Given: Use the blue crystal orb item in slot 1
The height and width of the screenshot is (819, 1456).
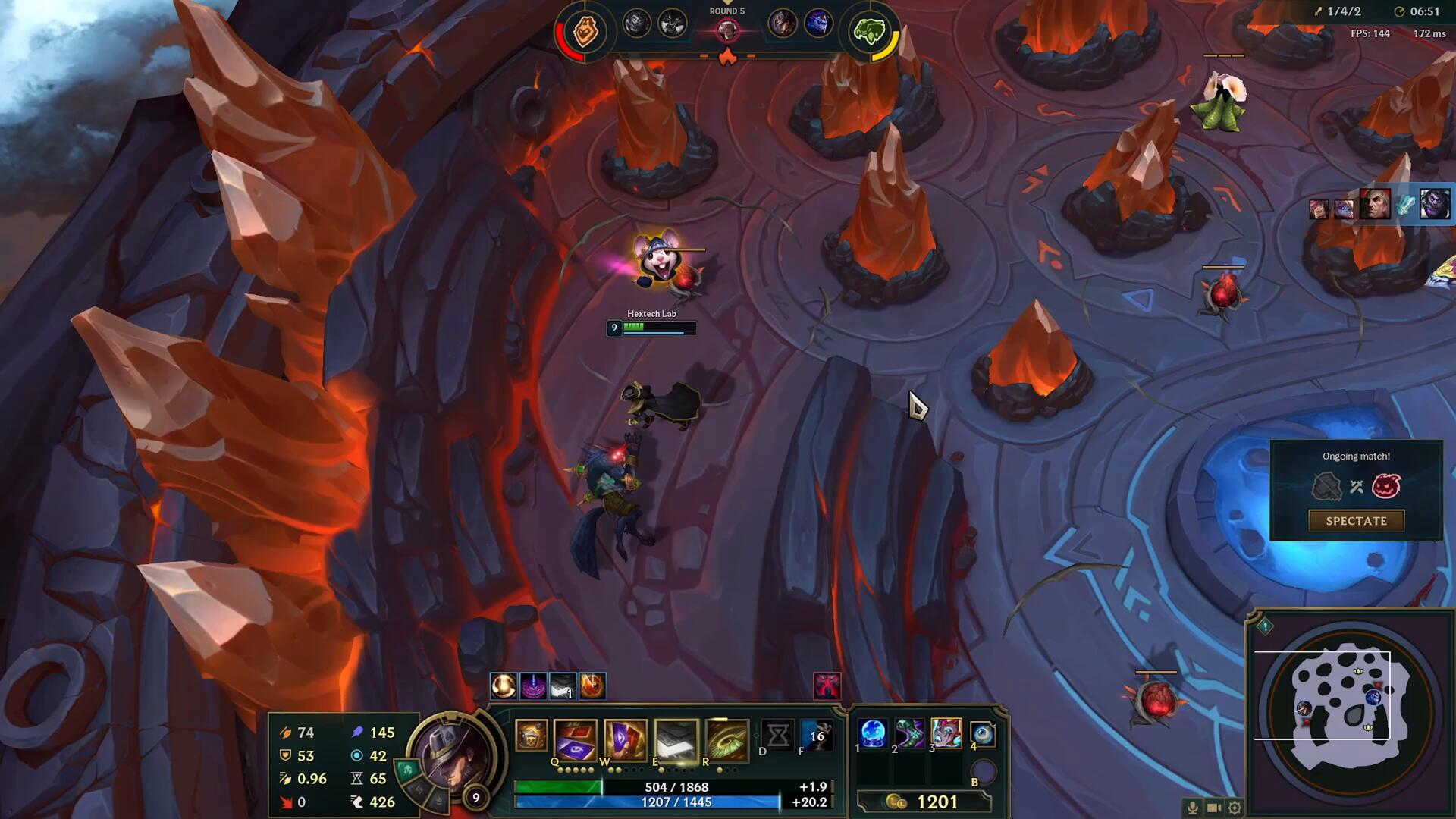Looking at the screenshot, I should coord(873,733).
